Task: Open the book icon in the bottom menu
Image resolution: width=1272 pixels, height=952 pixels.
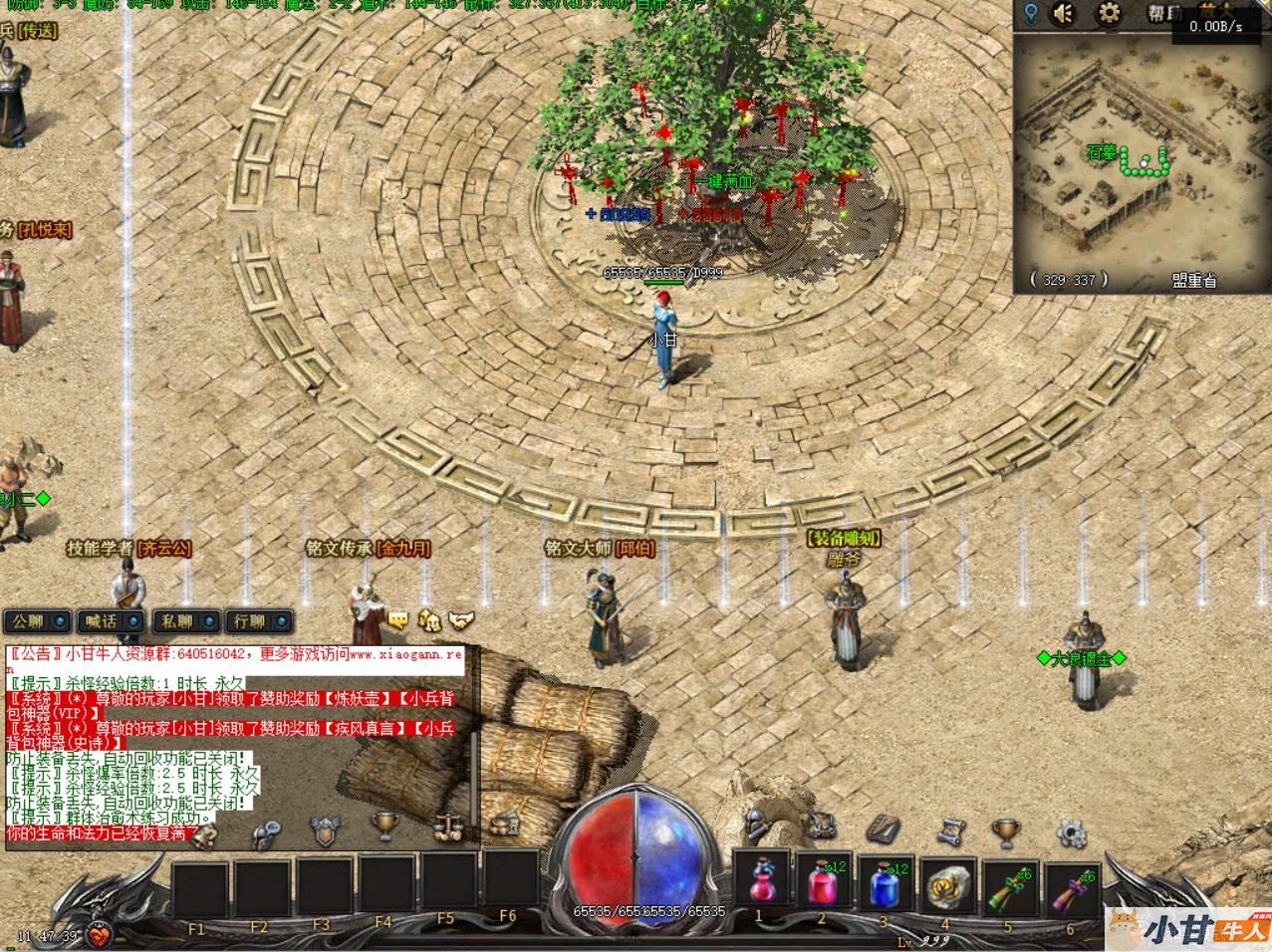Action: click(x=883, y=827)
